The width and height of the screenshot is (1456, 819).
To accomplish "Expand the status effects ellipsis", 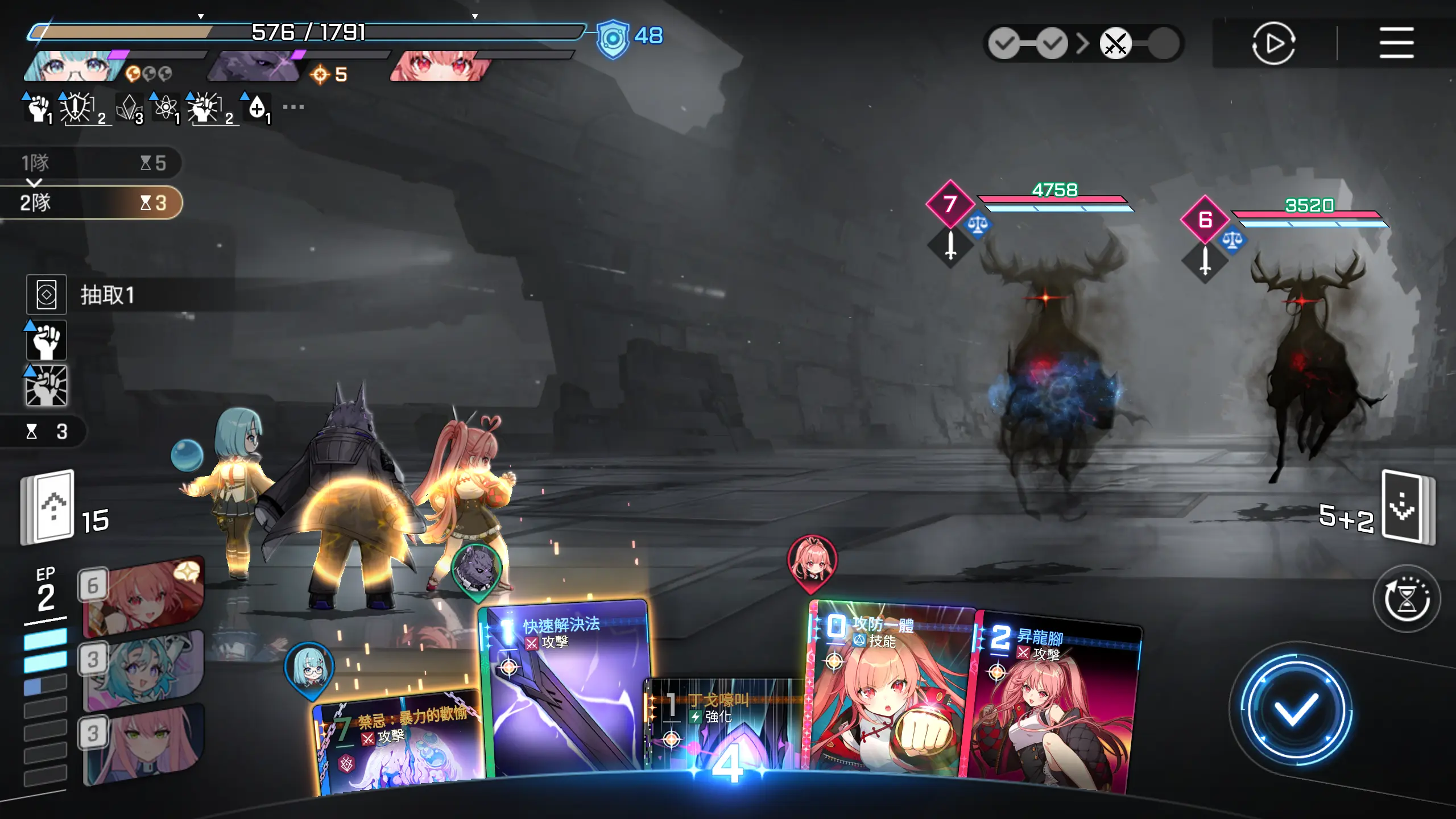I will pos(293,107).
